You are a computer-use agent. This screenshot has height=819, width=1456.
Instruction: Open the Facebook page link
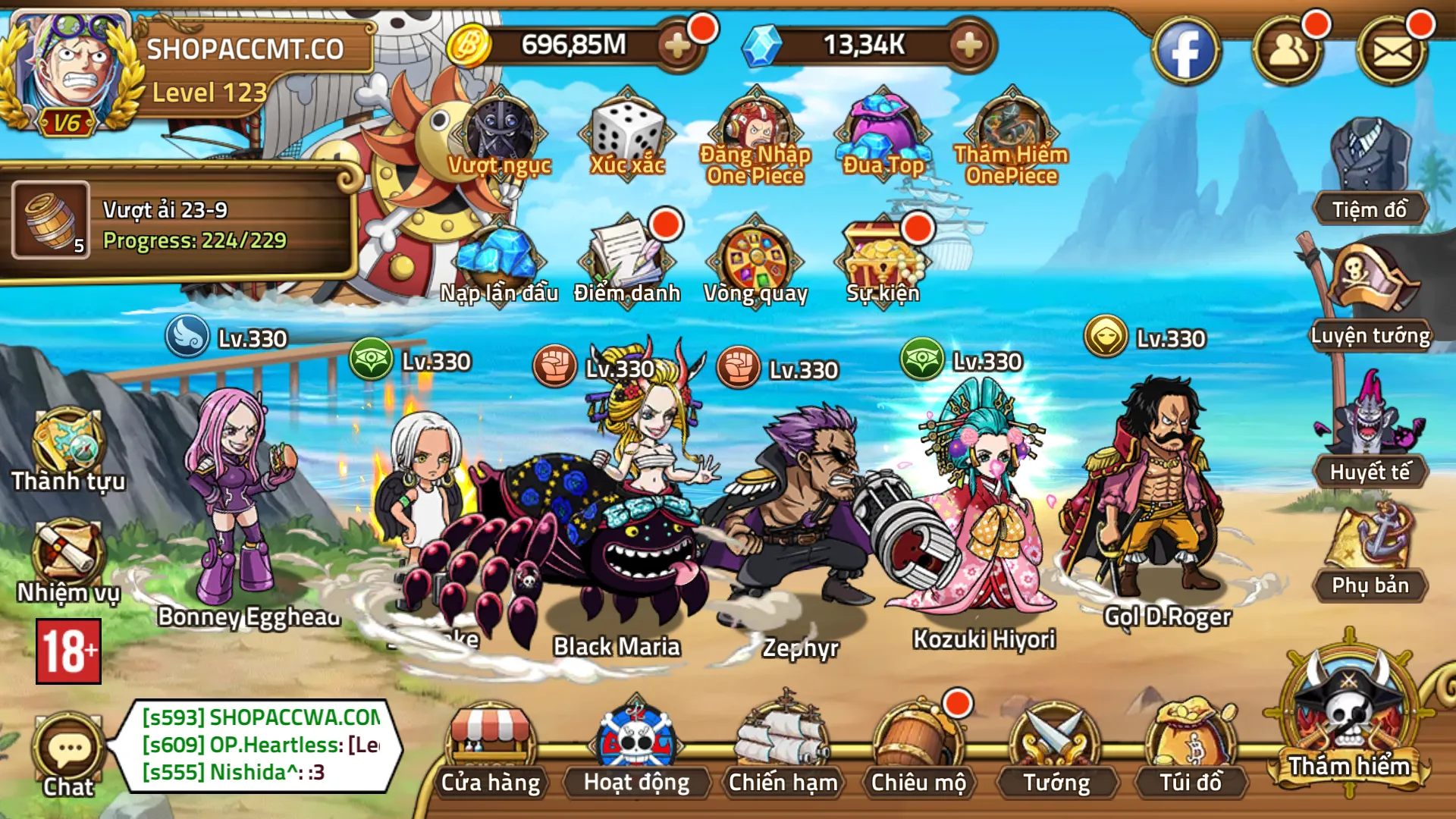(1185, 52)
